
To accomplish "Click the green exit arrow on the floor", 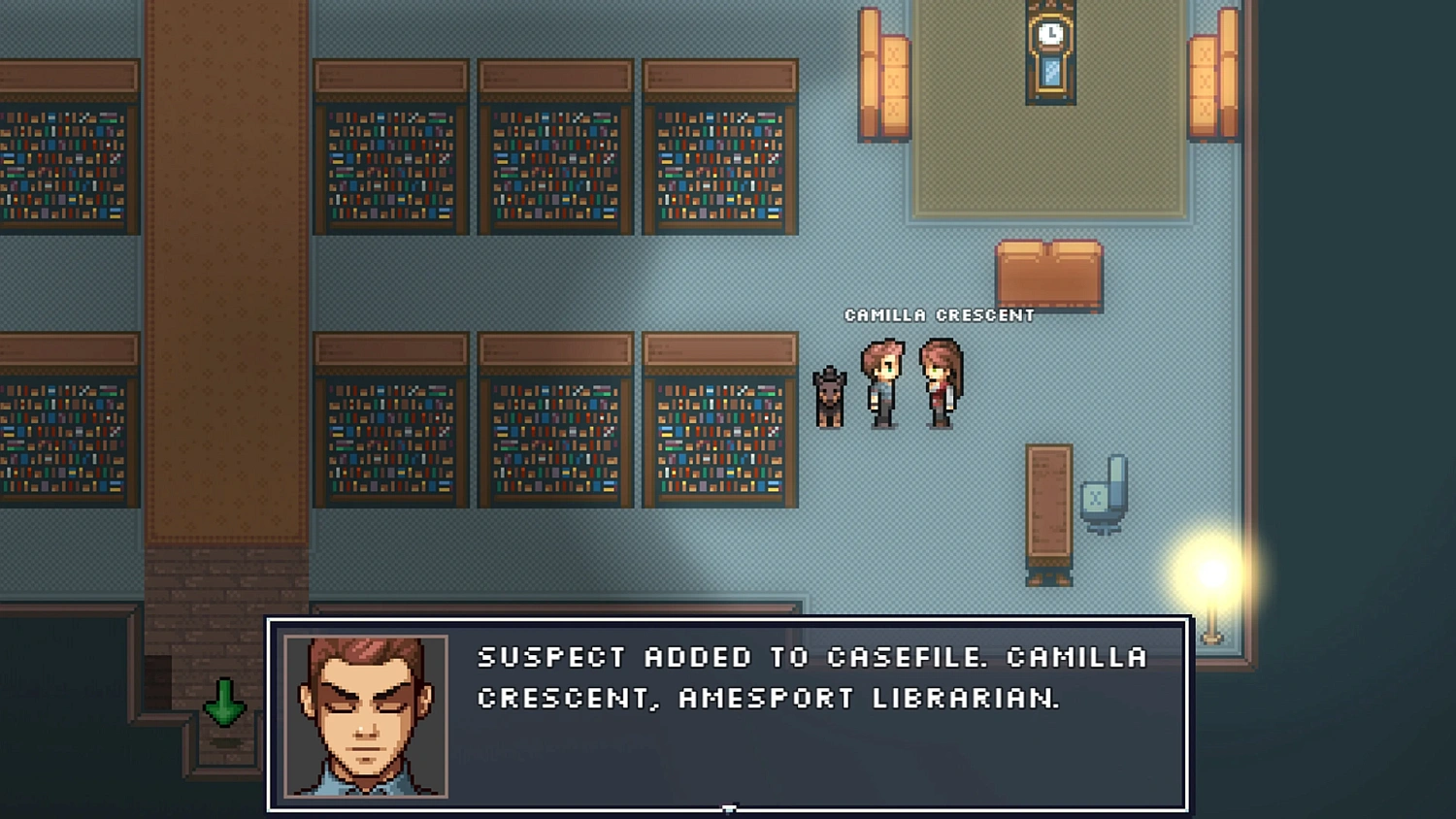I will pos(224,702).
